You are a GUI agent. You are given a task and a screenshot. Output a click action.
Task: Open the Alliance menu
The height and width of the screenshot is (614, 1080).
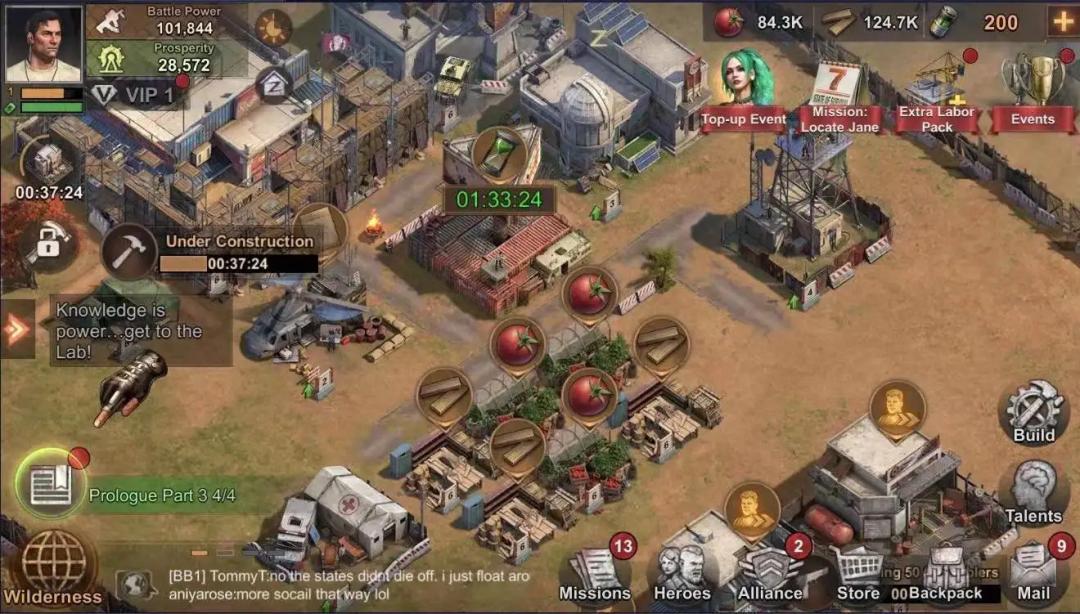click(x=770, y=575)
